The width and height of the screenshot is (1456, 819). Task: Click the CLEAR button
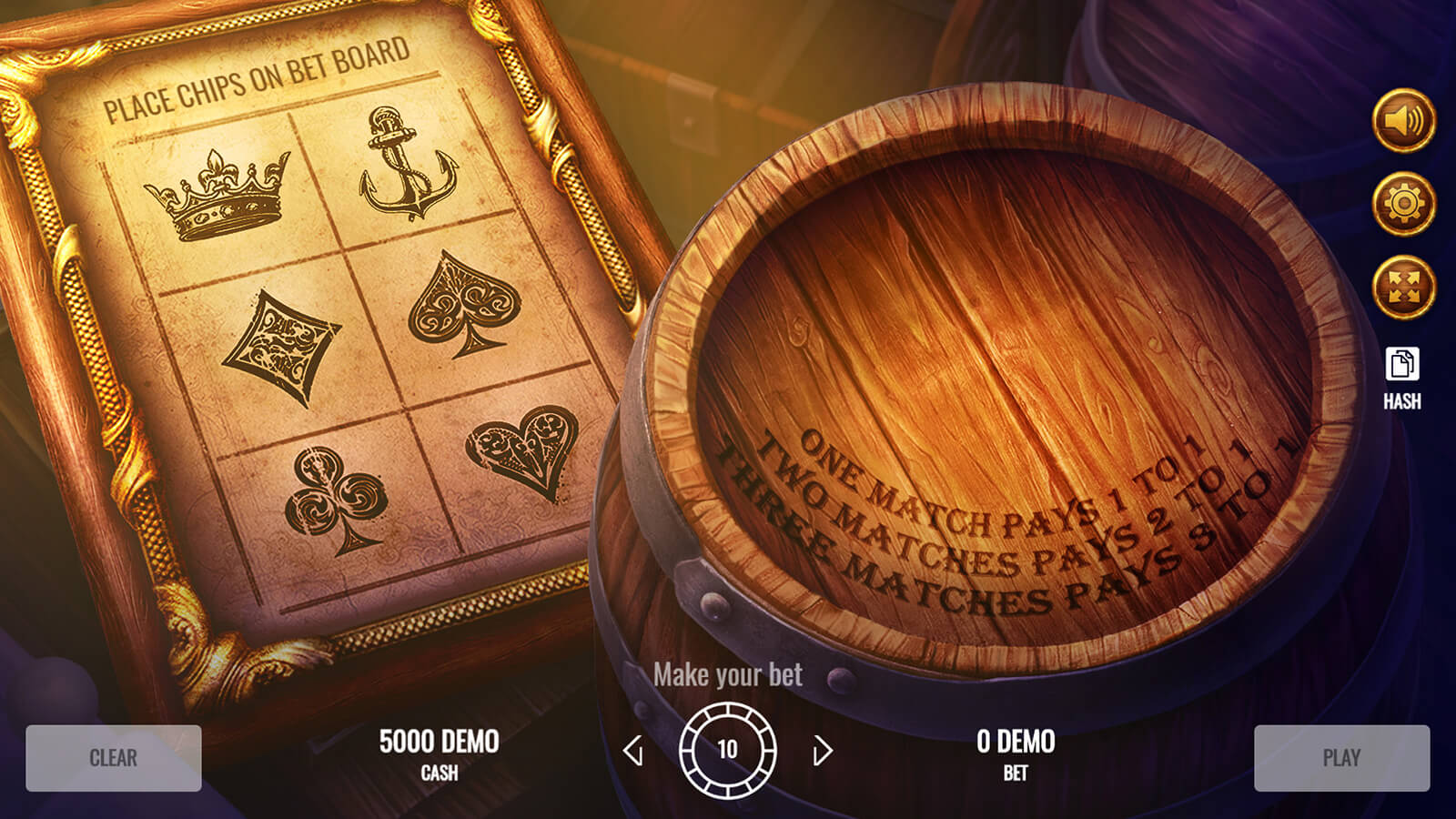click(x=114, y=758)
